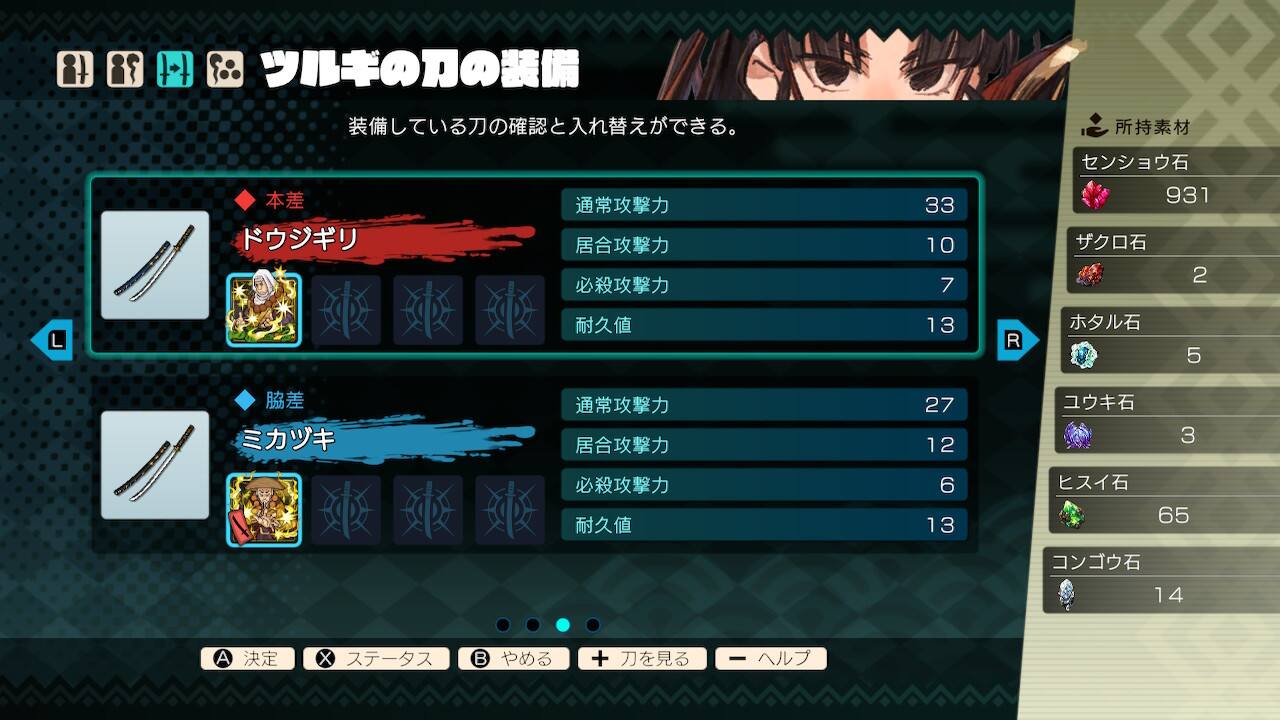
Task: Switch to the person-with-wisp tab
Action: tap(125, 70)
